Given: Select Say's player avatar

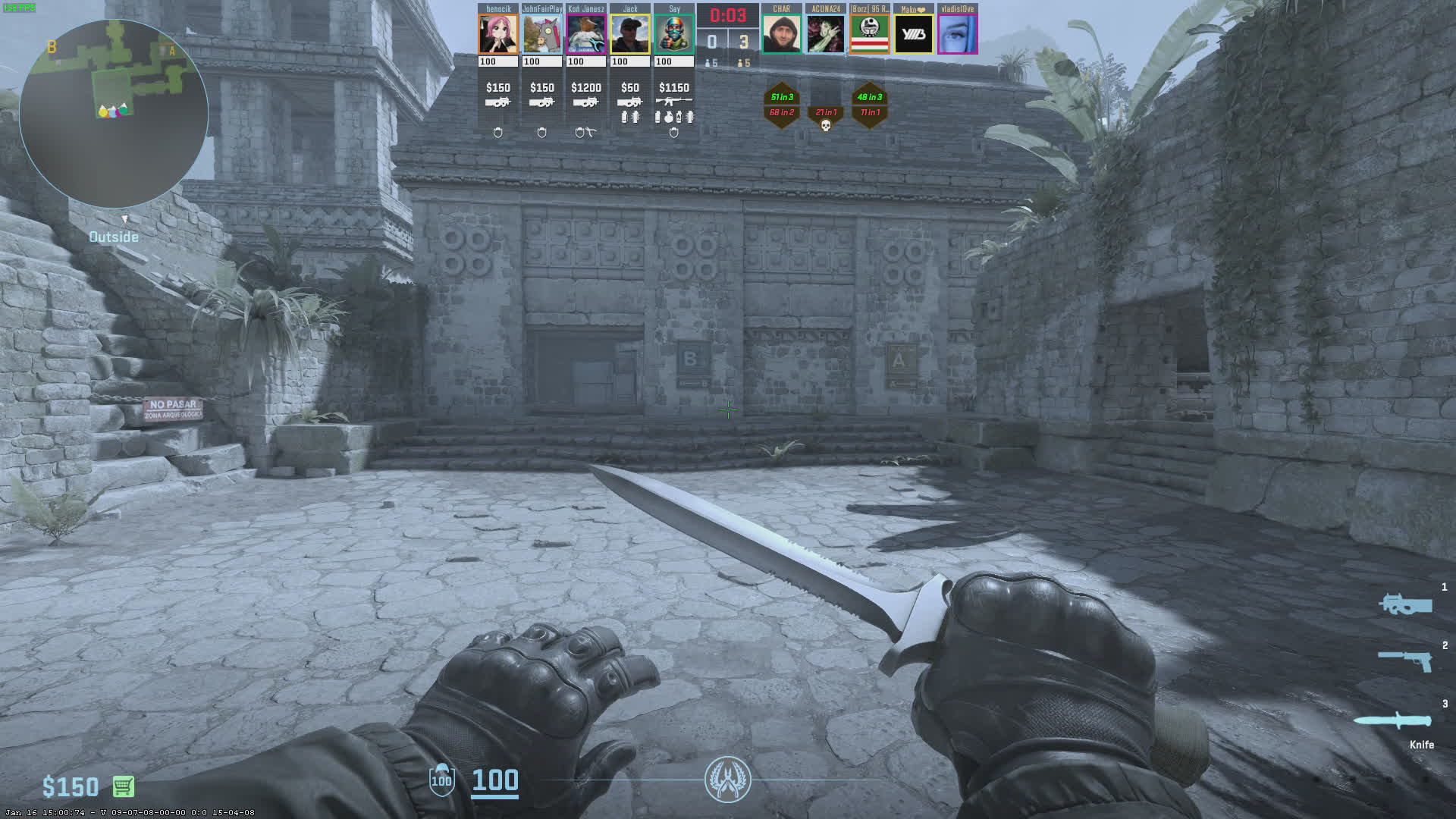Looking at the screenshot, I should pyautogui.click(x=674, y=34).
